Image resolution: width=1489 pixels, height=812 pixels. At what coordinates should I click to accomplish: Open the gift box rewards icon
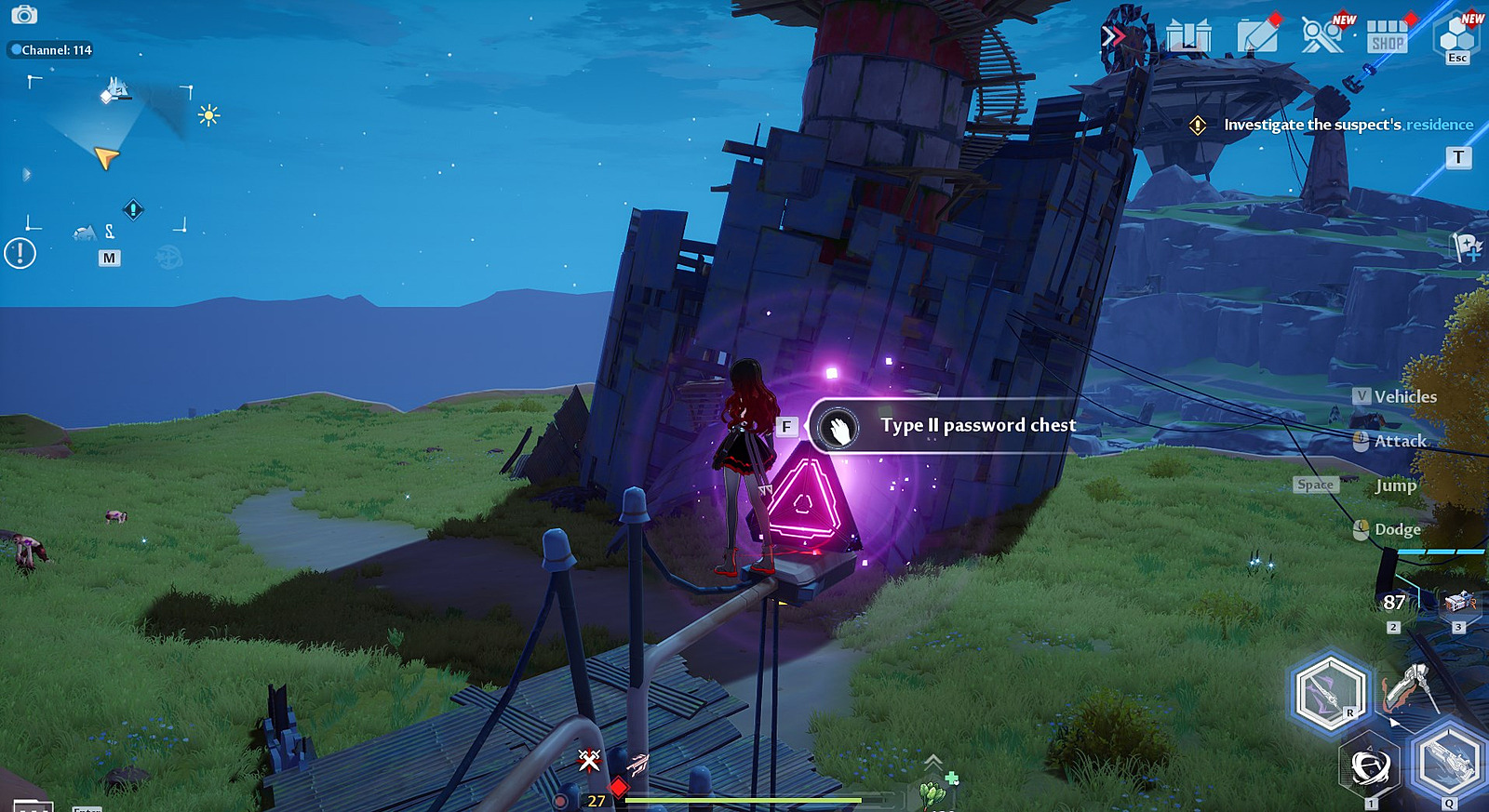[1188, 36]
